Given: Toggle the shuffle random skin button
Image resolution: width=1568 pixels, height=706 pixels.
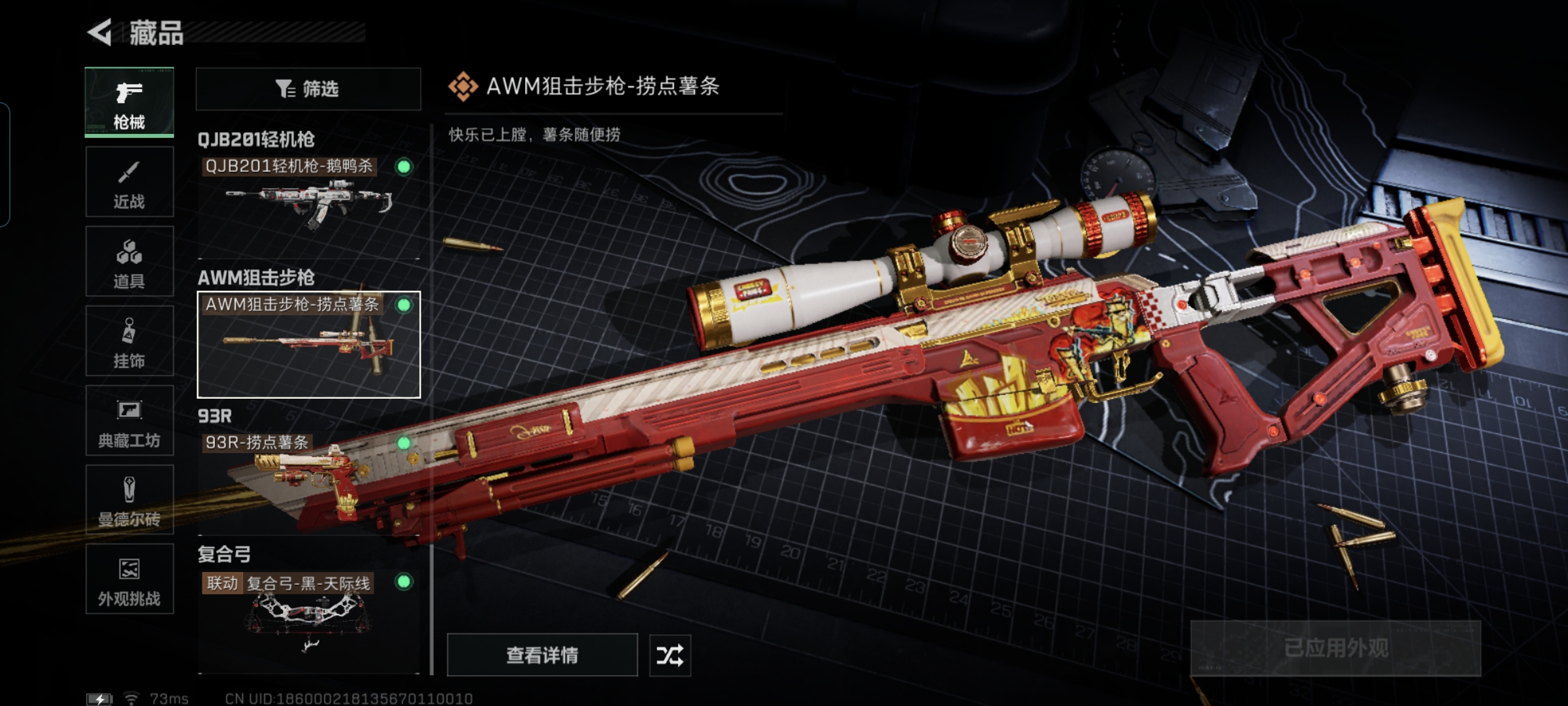Looking at the screenshot, I should [x=670, y=655].
